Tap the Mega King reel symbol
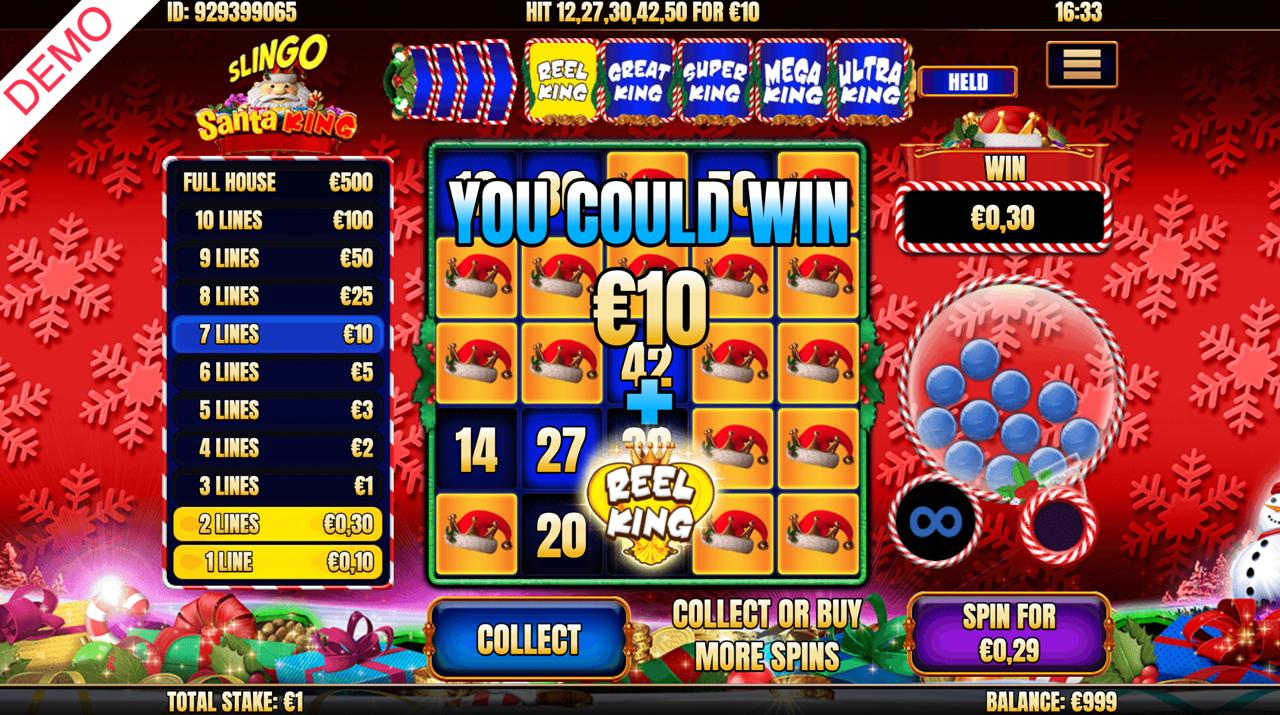This screenshot has width=1280, height=715. coord(792,80)
